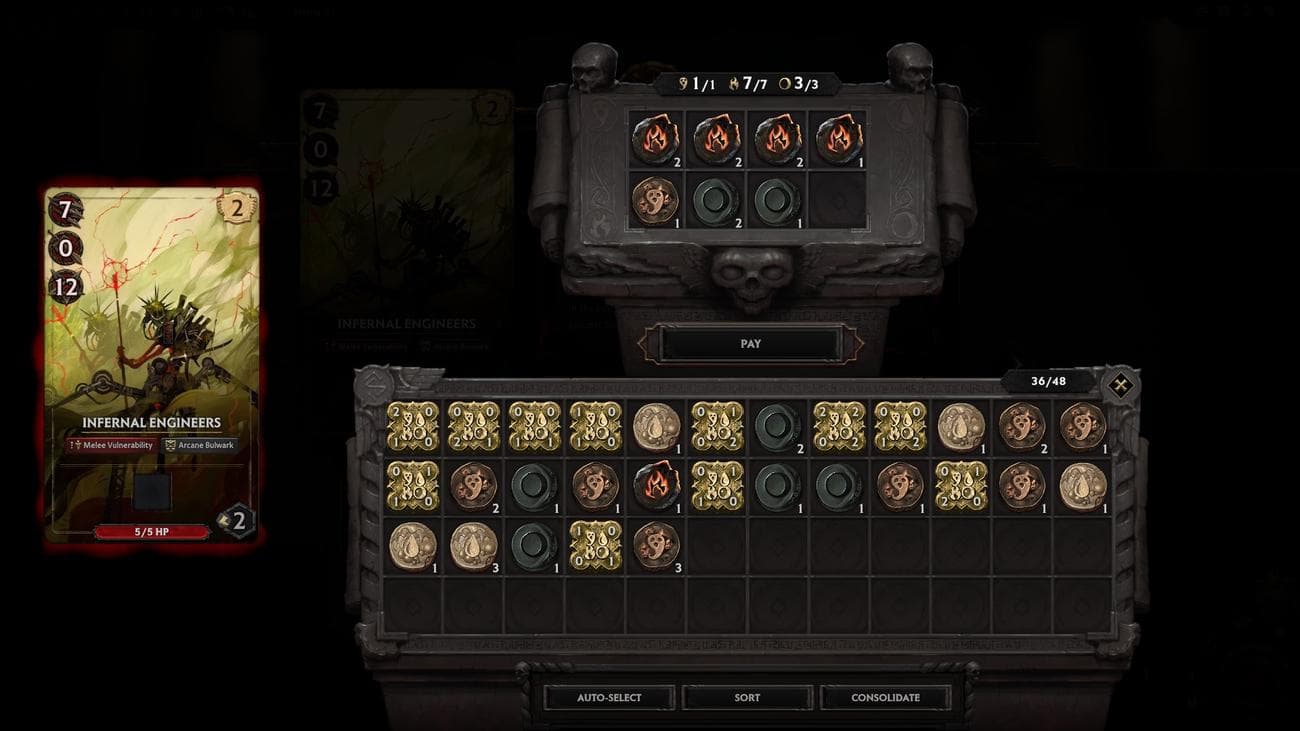Select the brown skull token stack of three
The height and width of the screenshot is (731, 1300).
(656, 546)
